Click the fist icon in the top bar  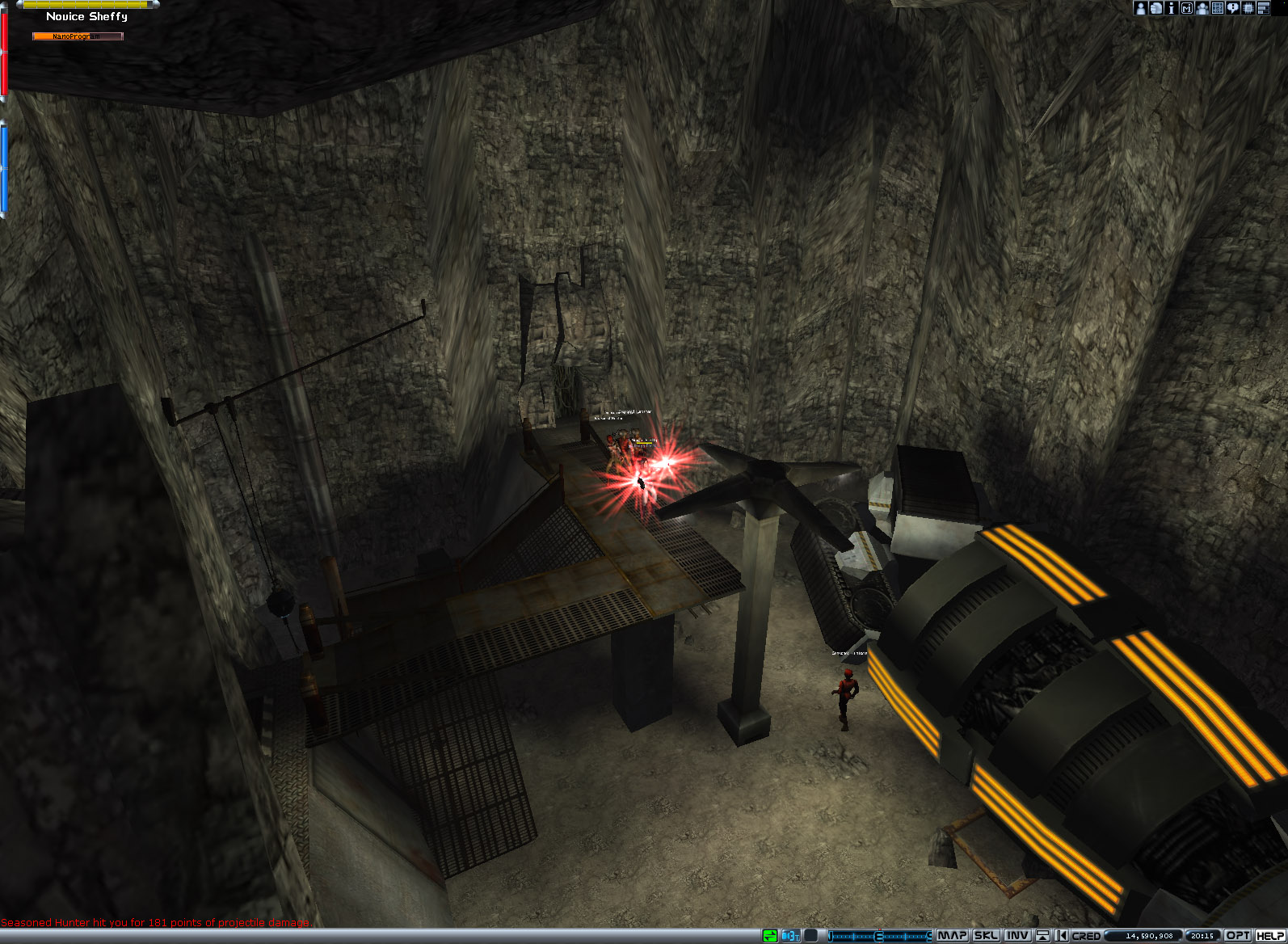[1155, 8]
